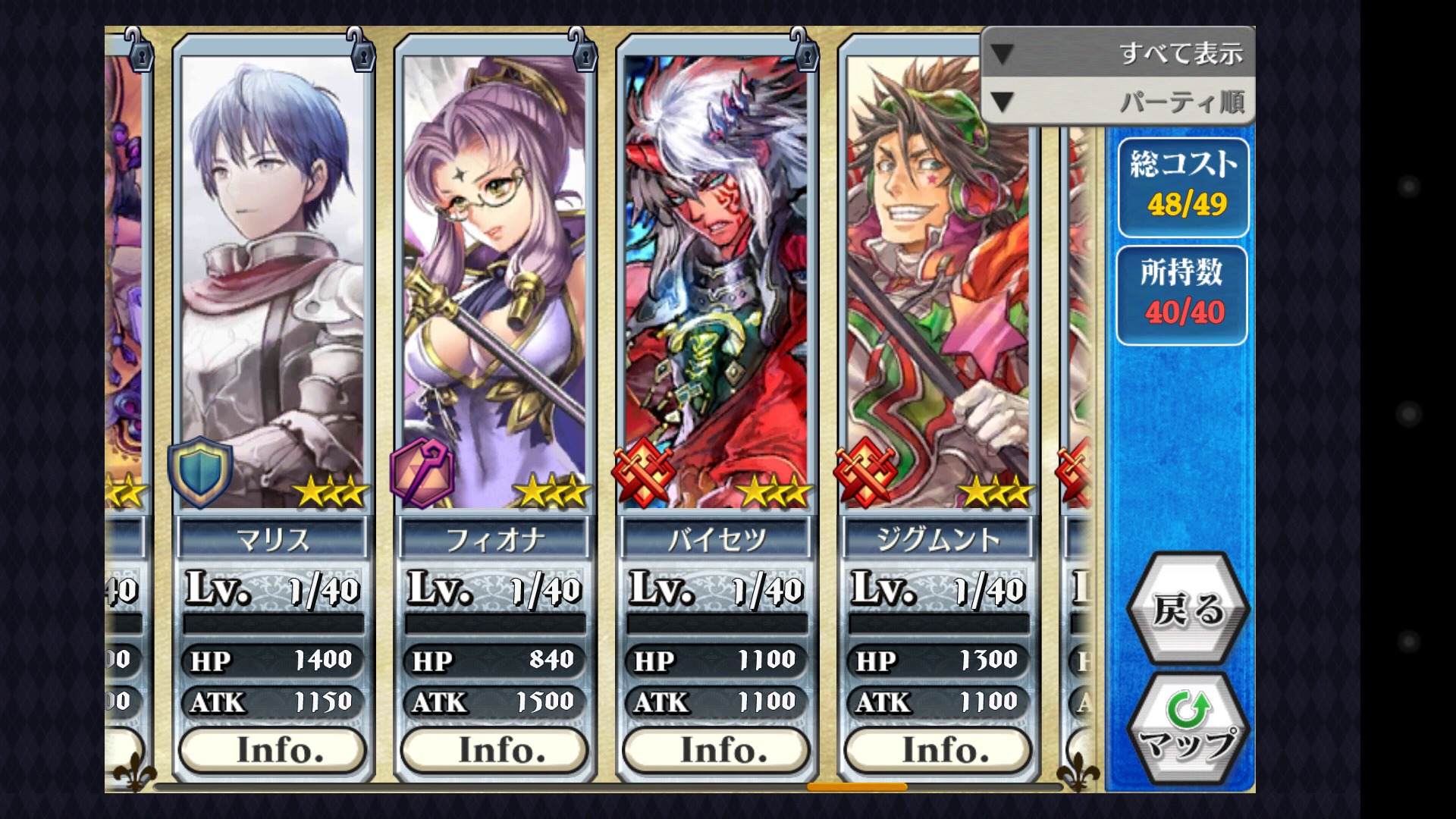Open Info for マリス
Screen dimensions: 1456x819
[273, 750]
